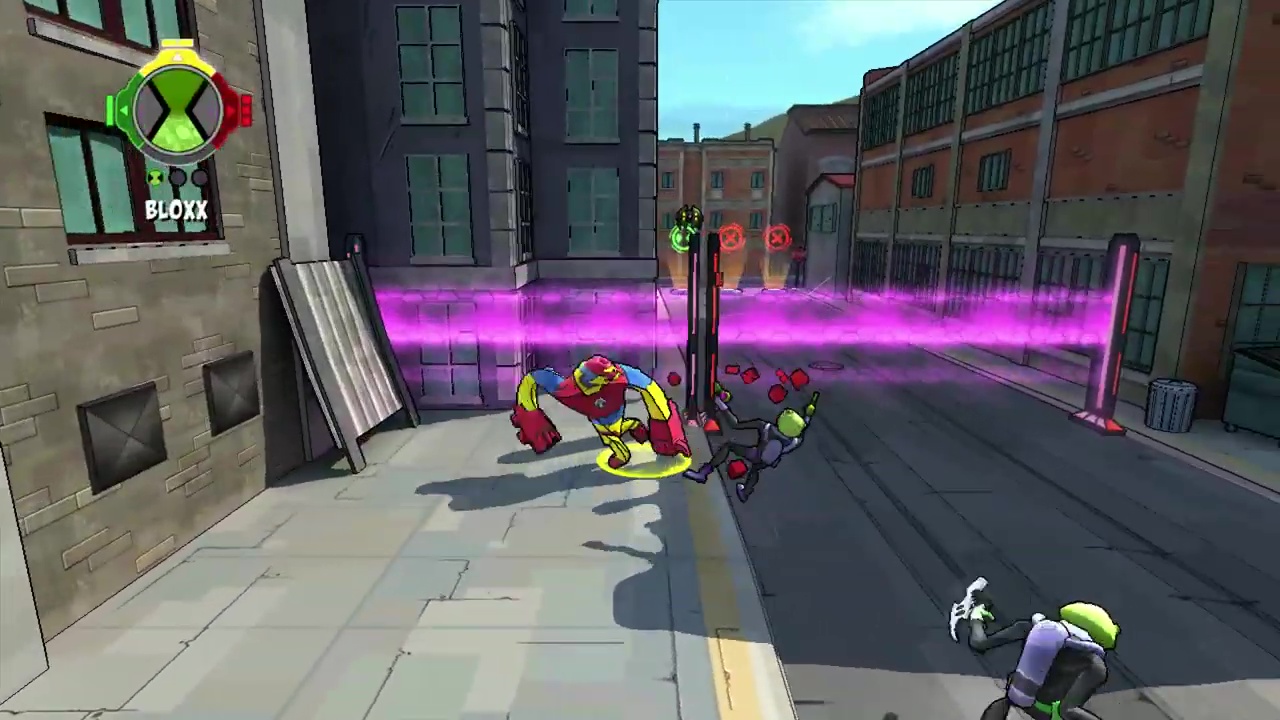Click the red indicator lights beside the Omnitrix

click(246, 112)
